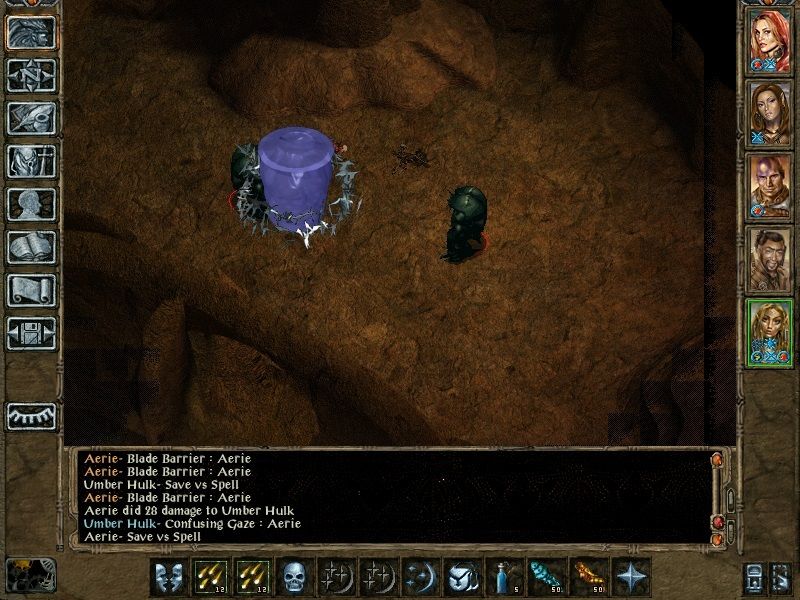
Task: Select Aerie's green-highlighted portrait
Action: click(769, 332)
